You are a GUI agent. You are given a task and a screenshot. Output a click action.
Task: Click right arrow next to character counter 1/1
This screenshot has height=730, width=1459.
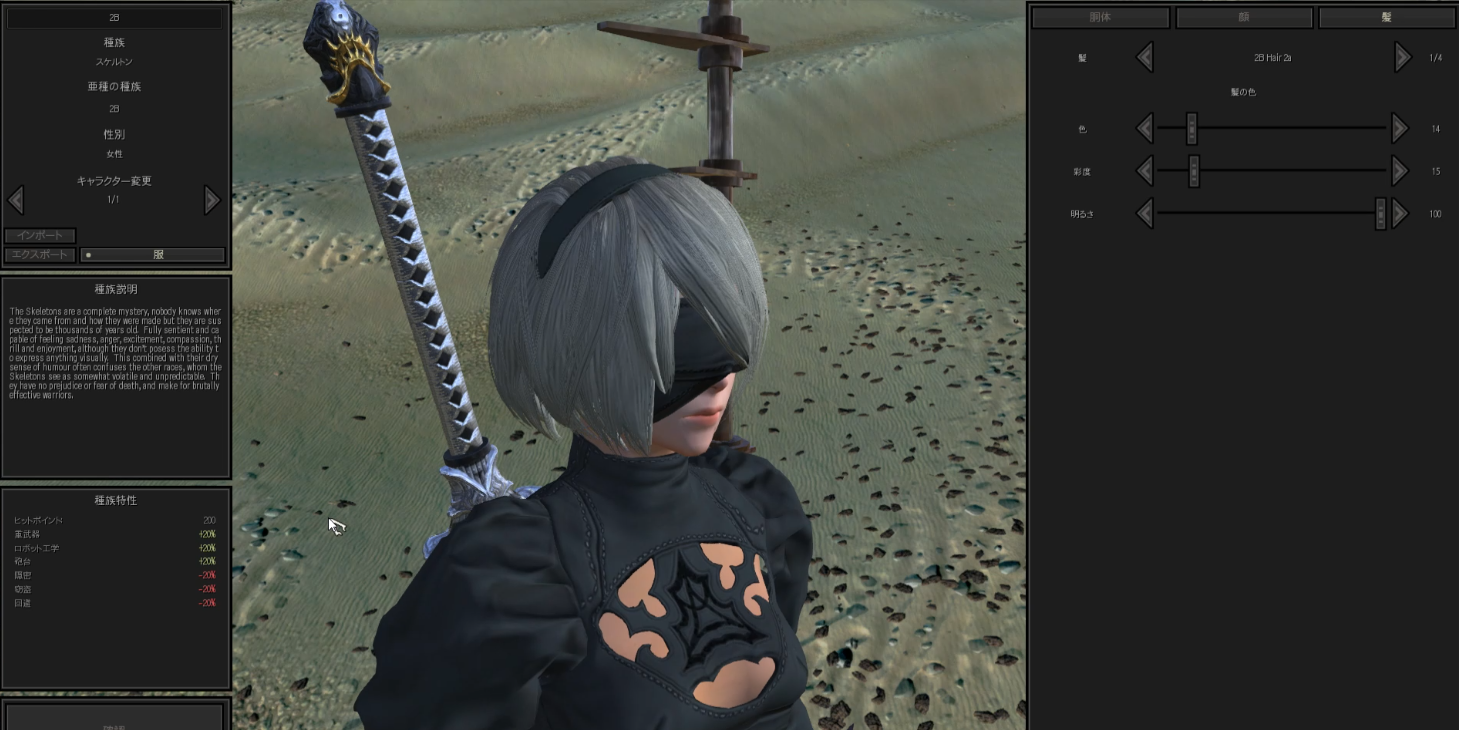point(212,200)
